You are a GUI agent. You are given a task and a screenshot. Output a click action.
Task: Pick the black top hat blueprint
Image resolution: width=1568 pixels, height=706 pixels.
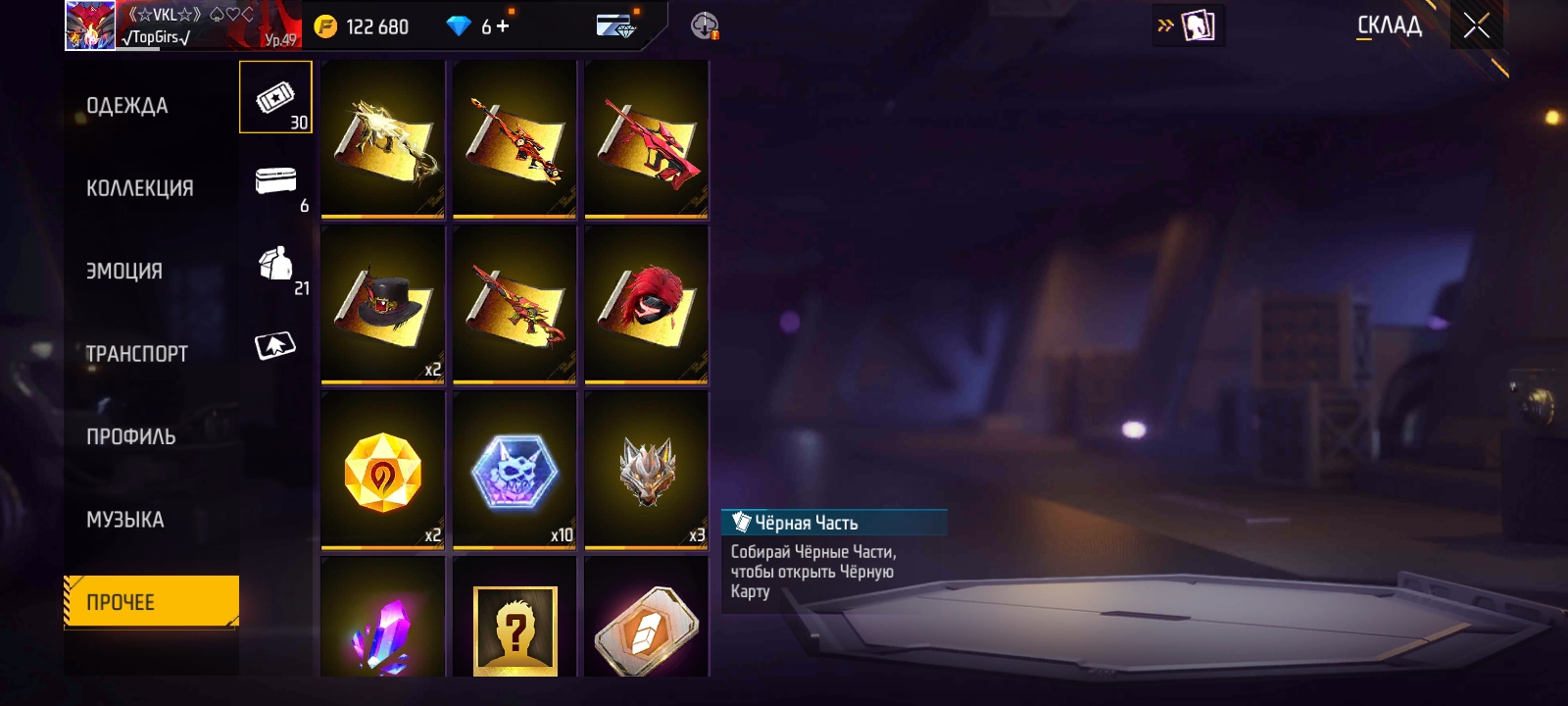point(383,304)
